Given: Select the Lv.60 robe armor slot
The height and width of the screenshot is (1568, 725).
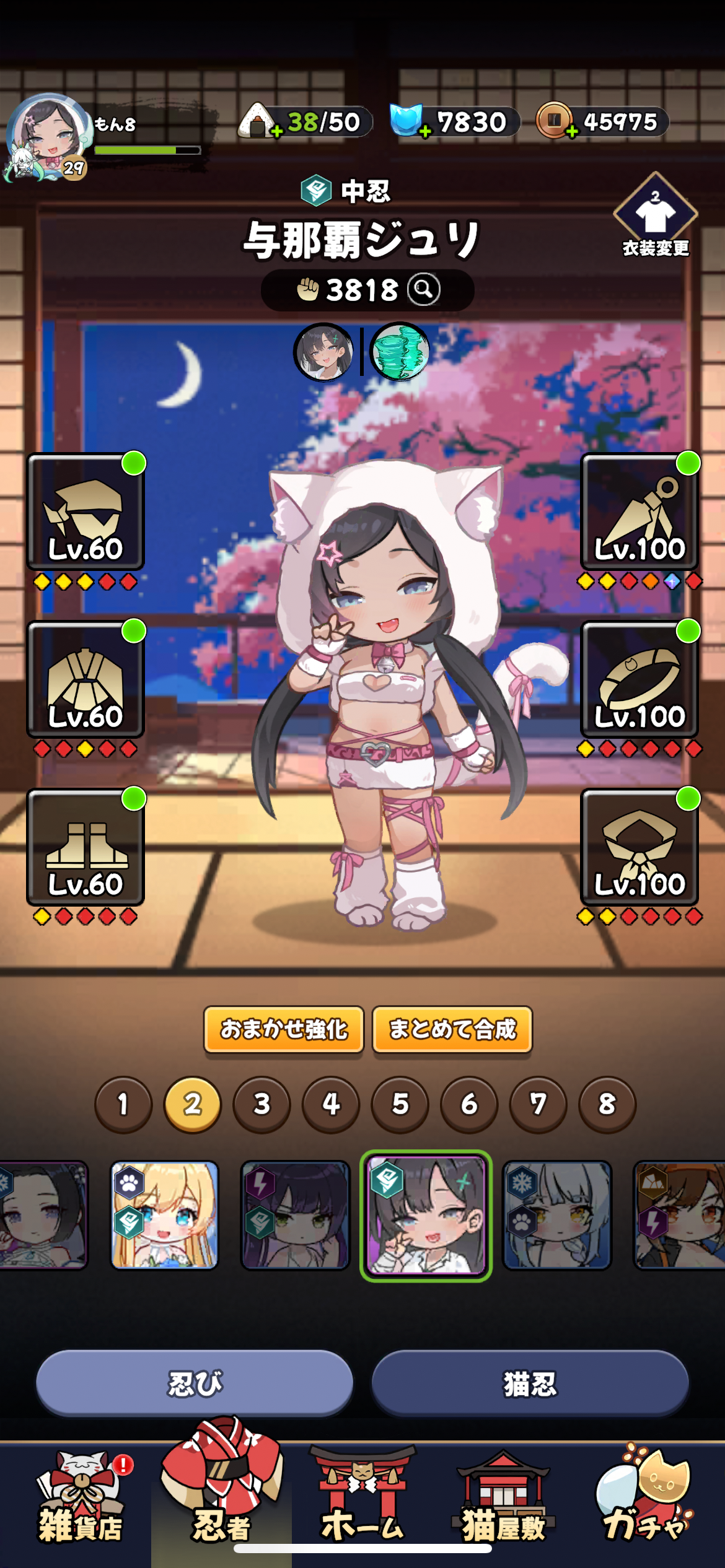Looking at the screenshot, I should click(86, 680).
